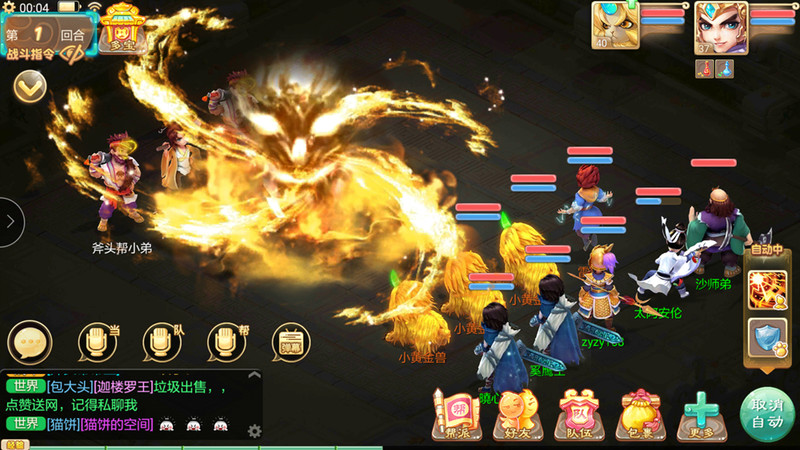This screenshot has width=800, height=450.
Task: Activate the 帮 guild voice microphone
Action: pos(227,342)
